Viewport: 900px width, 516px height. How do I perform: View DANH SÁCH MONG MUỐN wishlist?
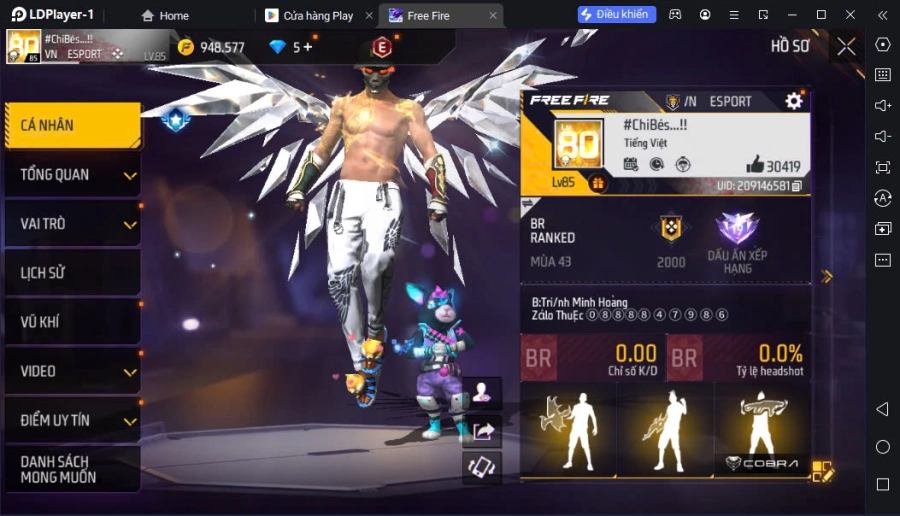click(72, 469)
